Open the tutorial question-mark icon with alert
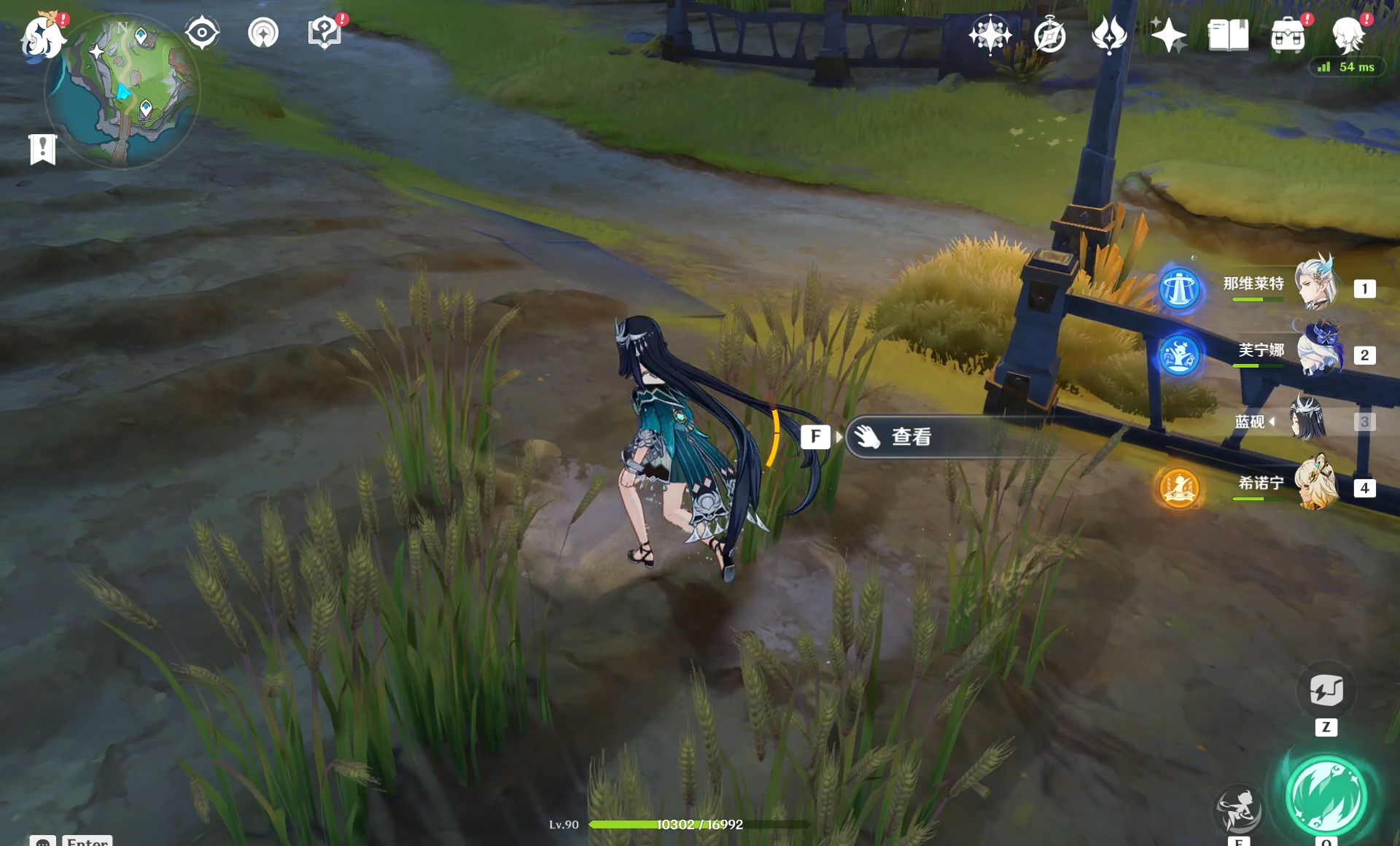The width and height of the screenshot is (1400, 846). [x=324, y=34]
